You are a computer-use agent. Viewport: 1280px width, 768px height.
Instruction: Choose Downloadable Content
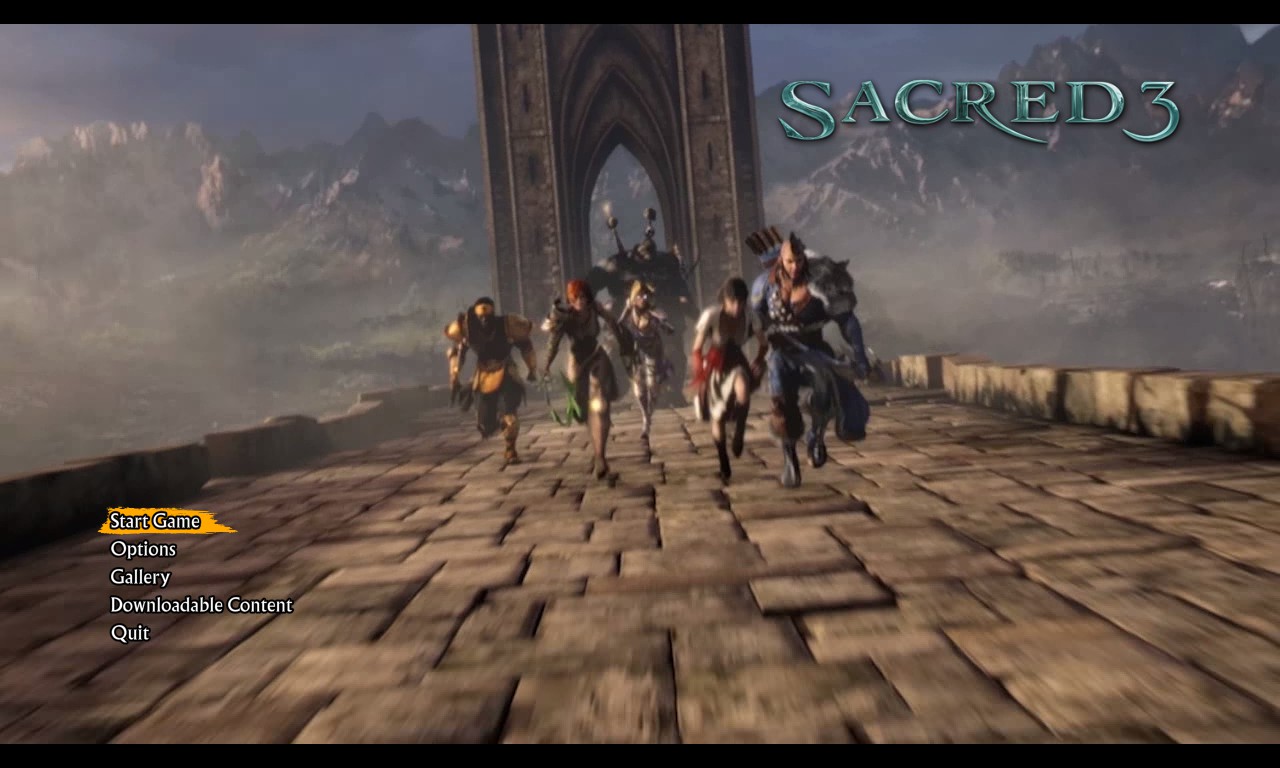click(201, 605)
